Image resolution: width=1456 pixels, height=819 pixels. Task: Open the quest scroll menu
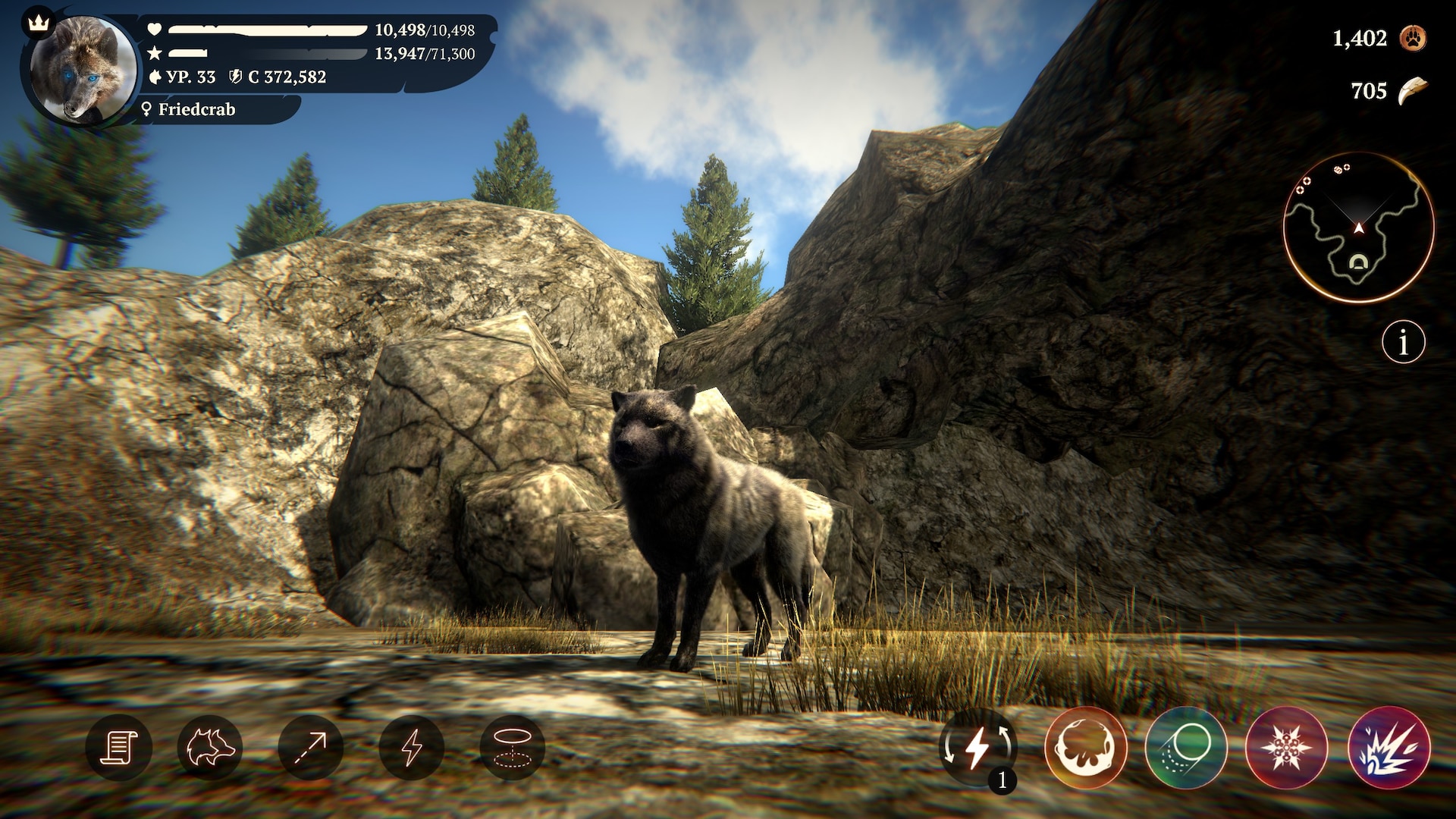pos(118,748)
